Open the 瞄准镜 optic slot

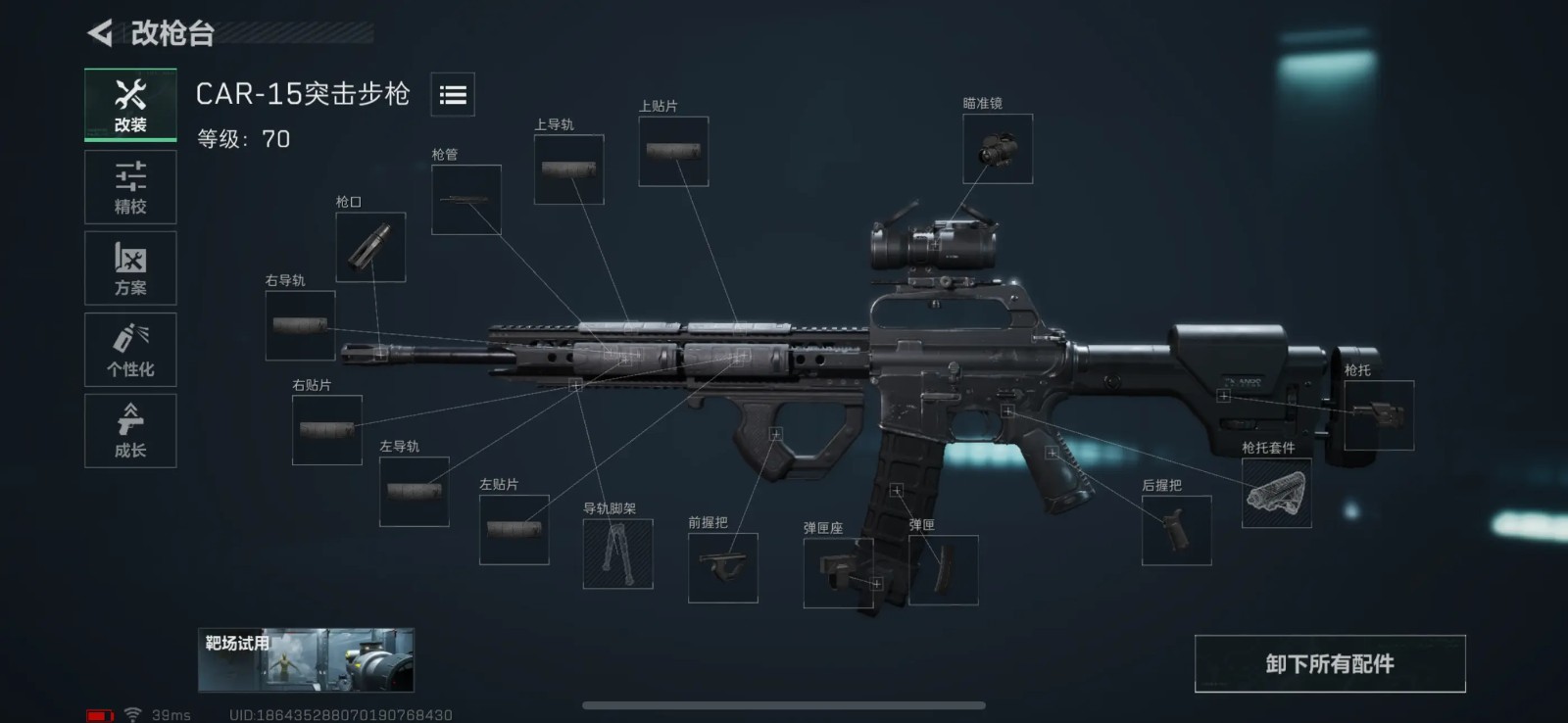(998, 149)
